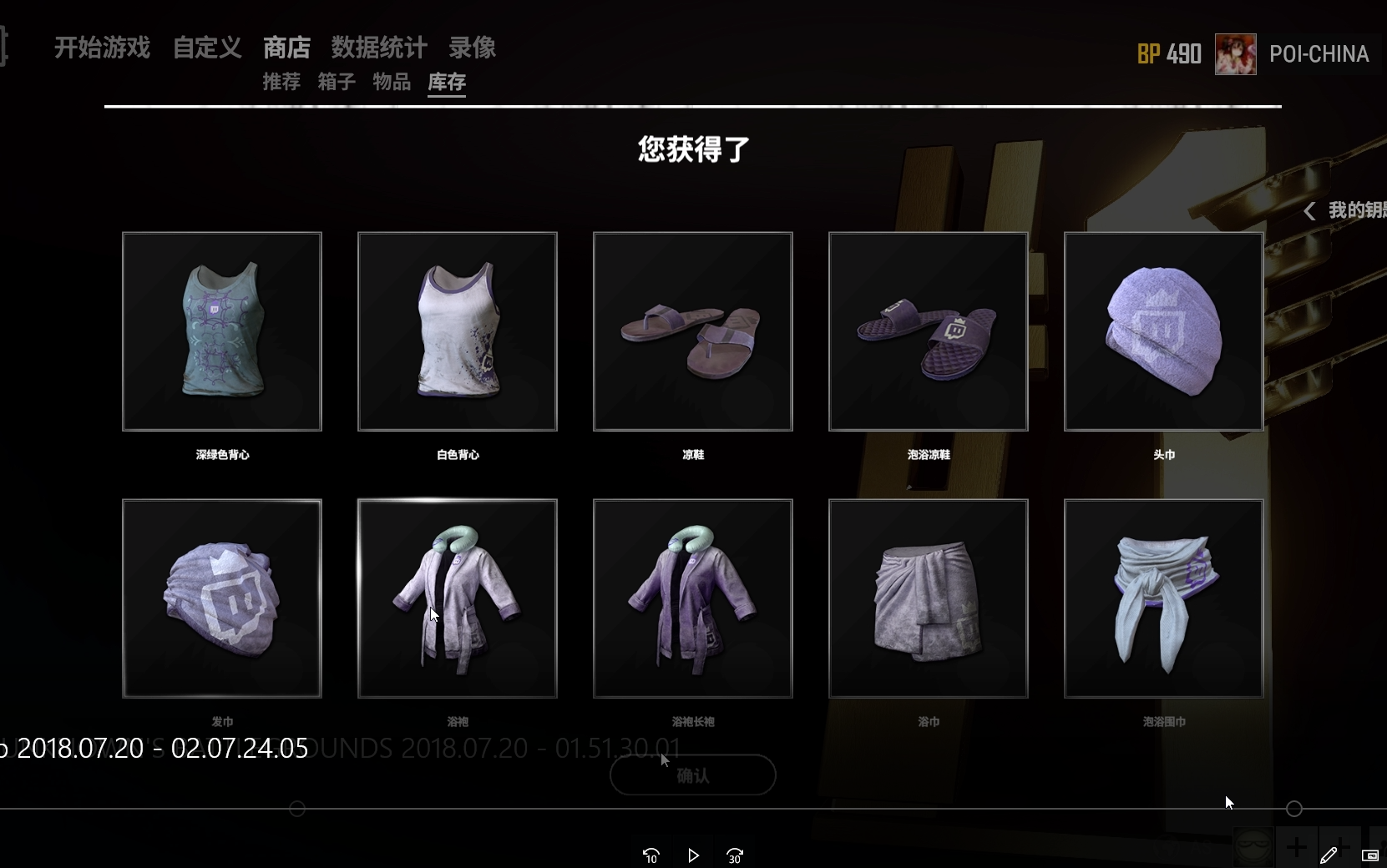Screen dimensions: 1387x868
Task: Click the 确认 confirm button
Action: [692, 775]
